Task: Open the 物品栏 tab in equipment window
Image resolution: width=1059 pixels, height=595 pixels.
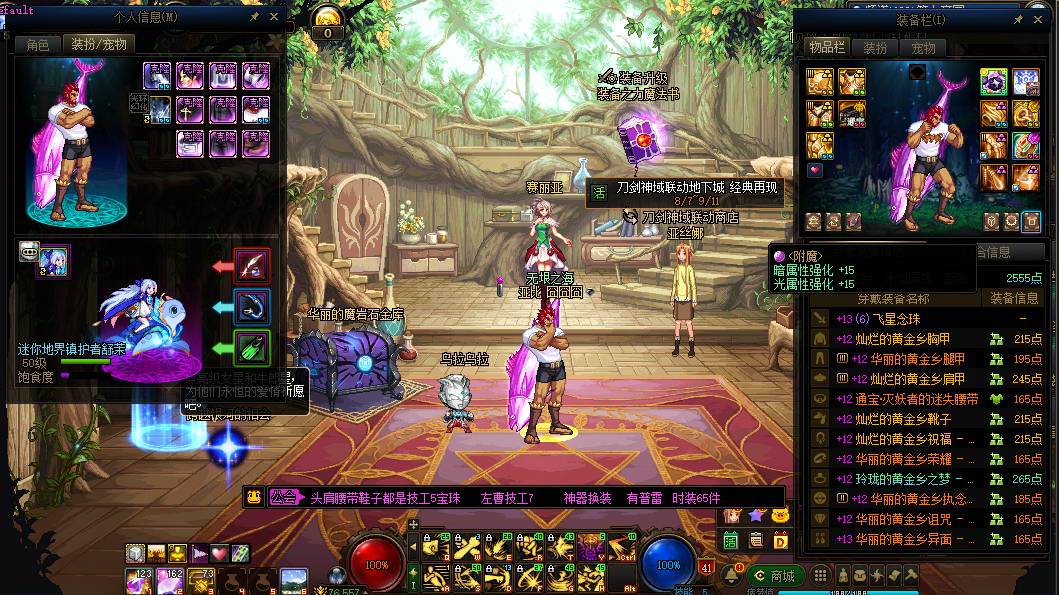Action: pos(827,48)
